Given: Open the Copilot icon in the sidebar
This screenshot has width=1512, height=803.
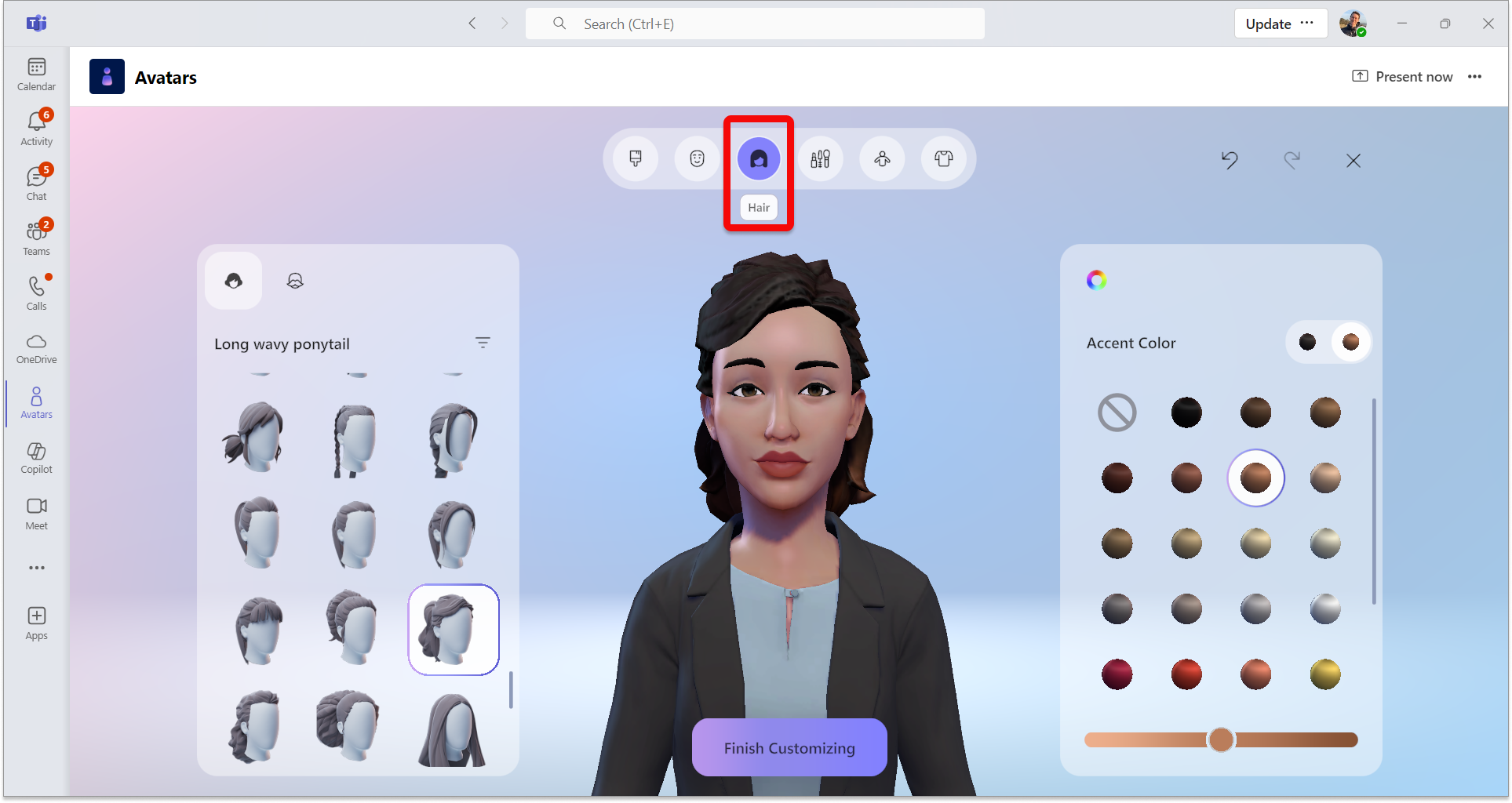Looking at the screenshot, I should 36,457.
